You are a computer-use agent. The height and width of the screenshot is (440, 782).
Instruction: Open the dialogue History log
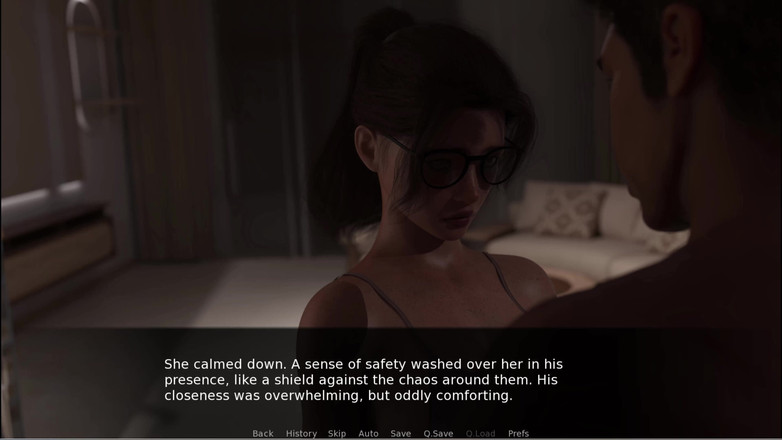point(301,433)
